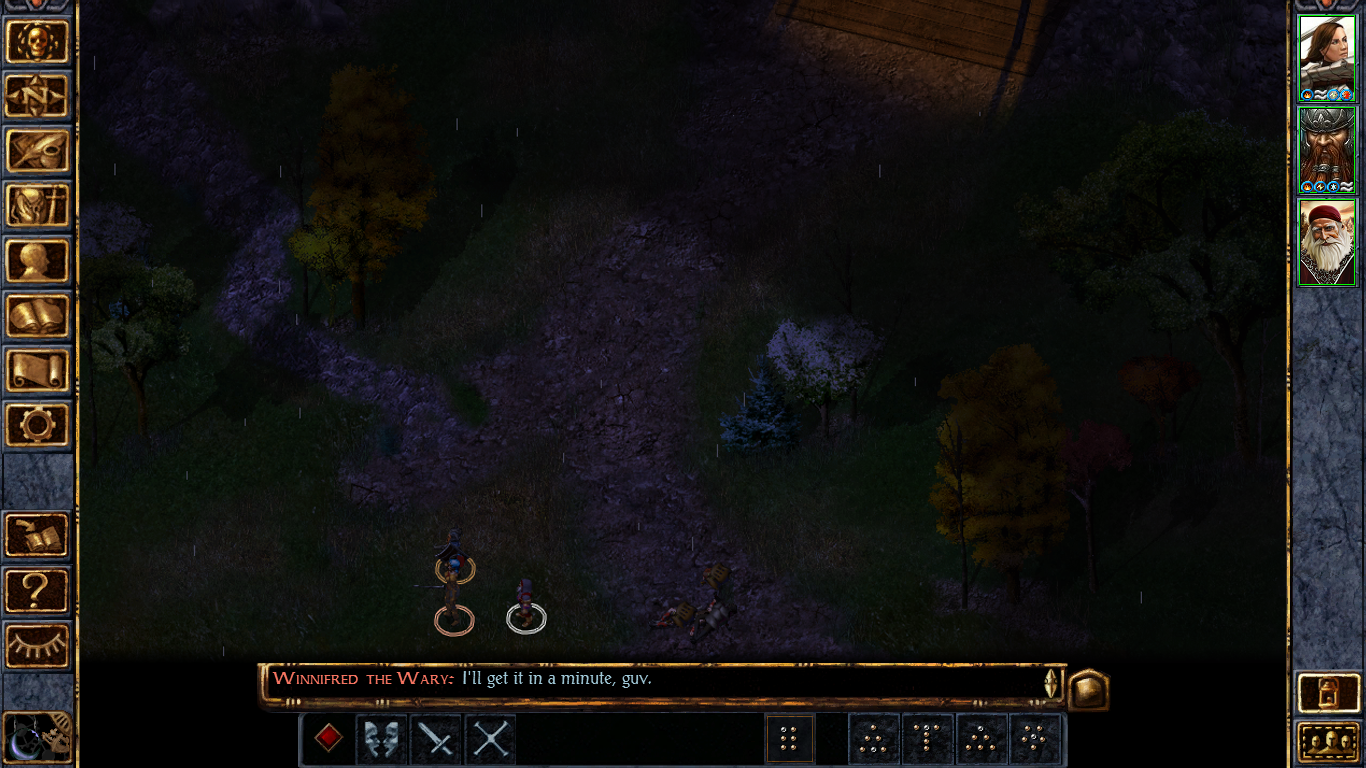Open the world map (compass icon)
This screenshot has height=768, width=1366.
[x=38, y=96]
